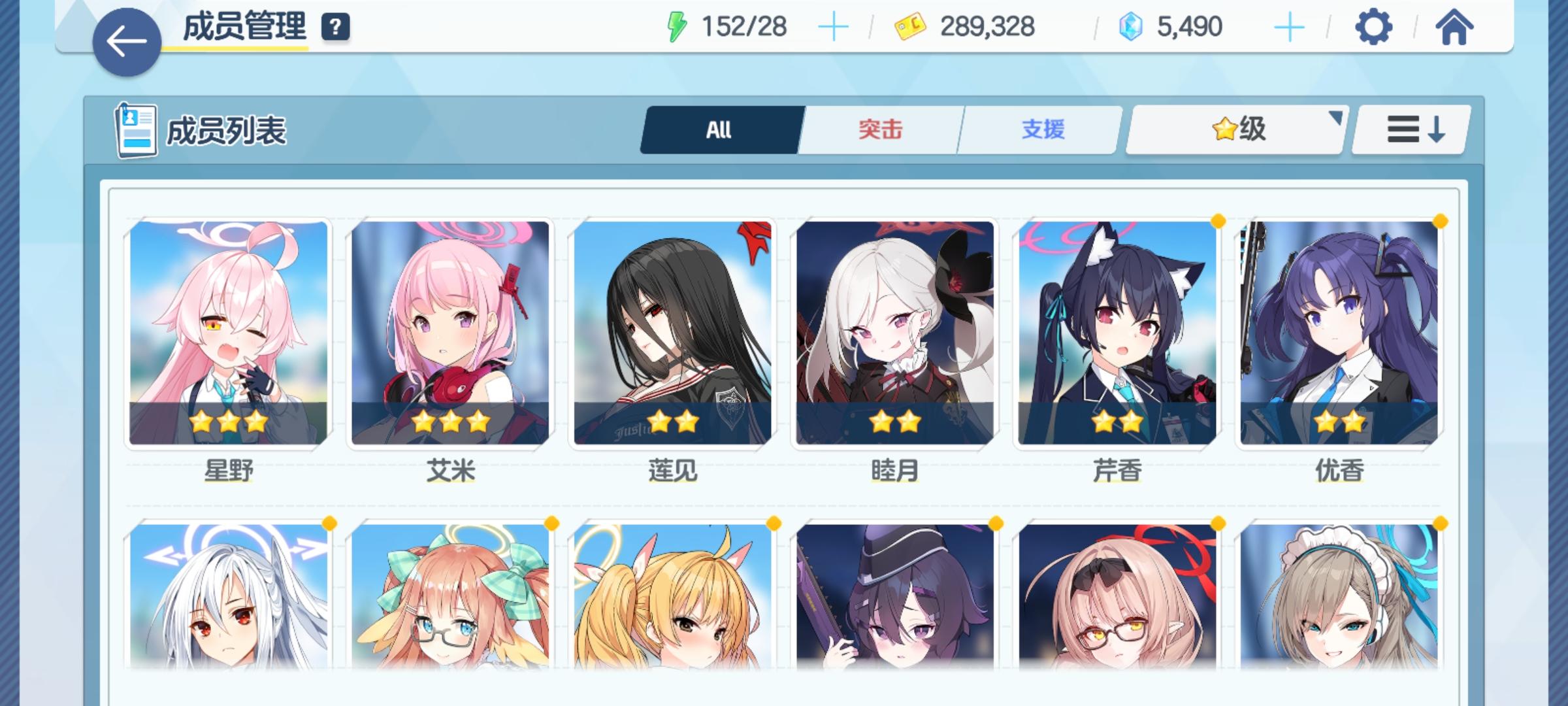The width and height of the screenshot is (1568, 706).
Task: Click the dropdown triangle on the star filter
Action: point(1335,118)
